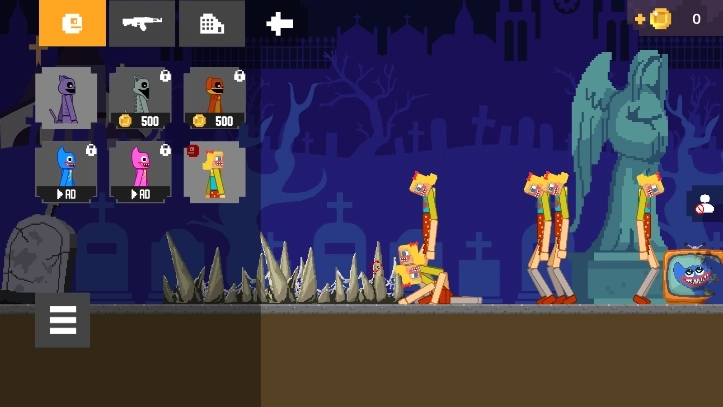Select the white plus tab

pos(280,23)
